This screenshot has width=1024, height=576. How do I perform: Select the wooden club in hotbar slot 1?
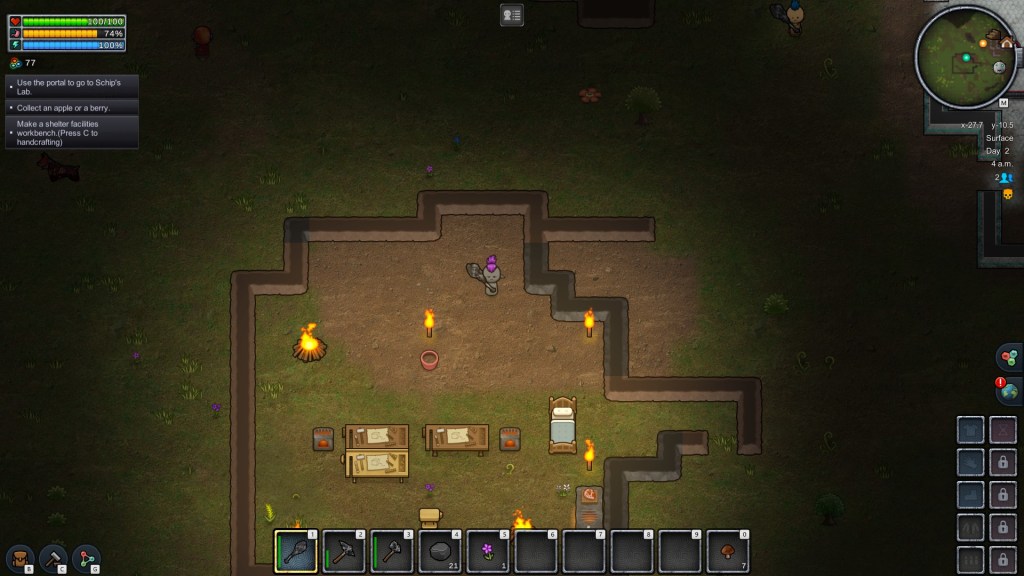pyautogui.click(x=297, y=550)
